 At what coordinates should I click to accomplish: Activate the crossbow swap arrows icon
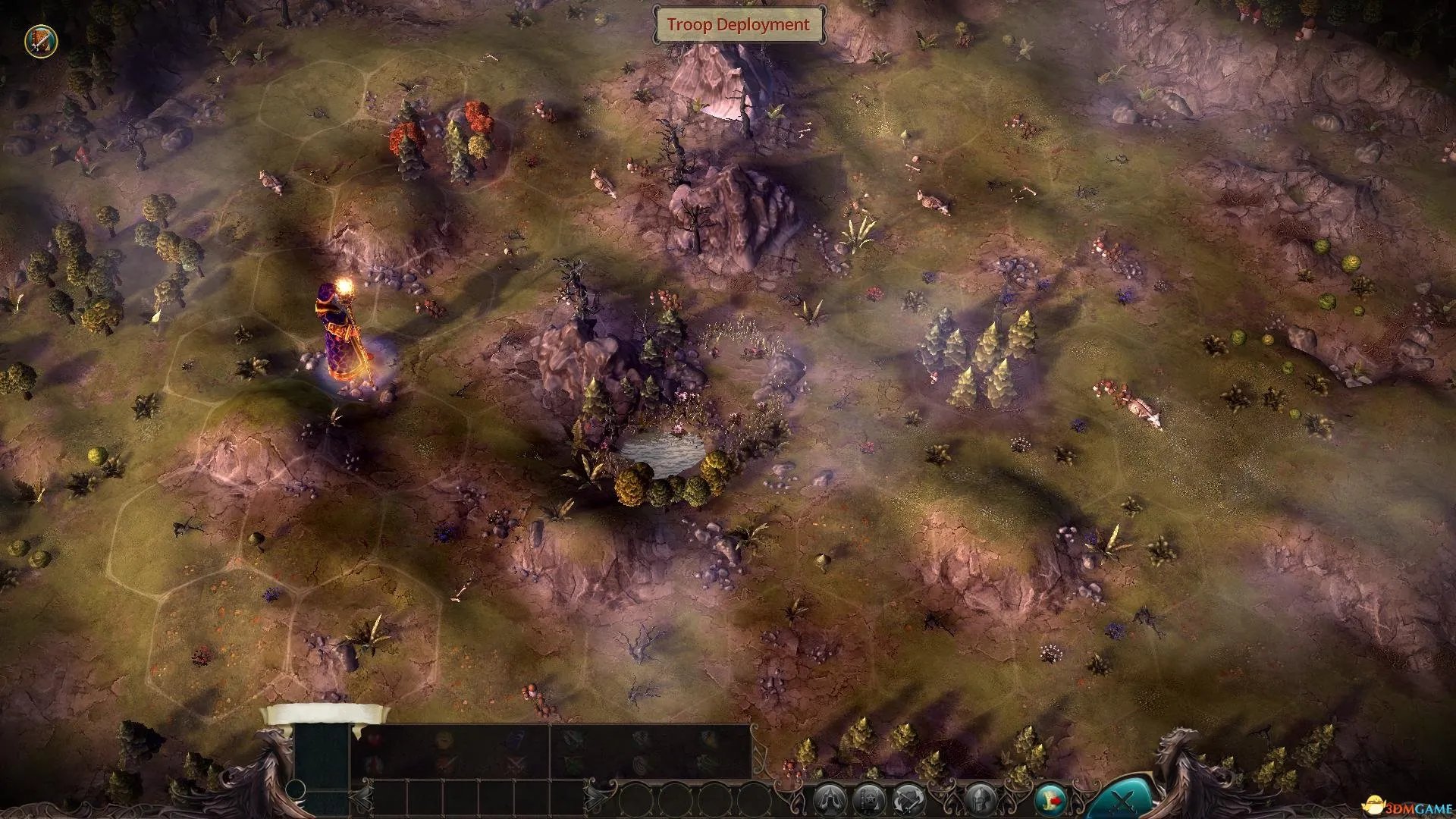[x=908, y=800]
